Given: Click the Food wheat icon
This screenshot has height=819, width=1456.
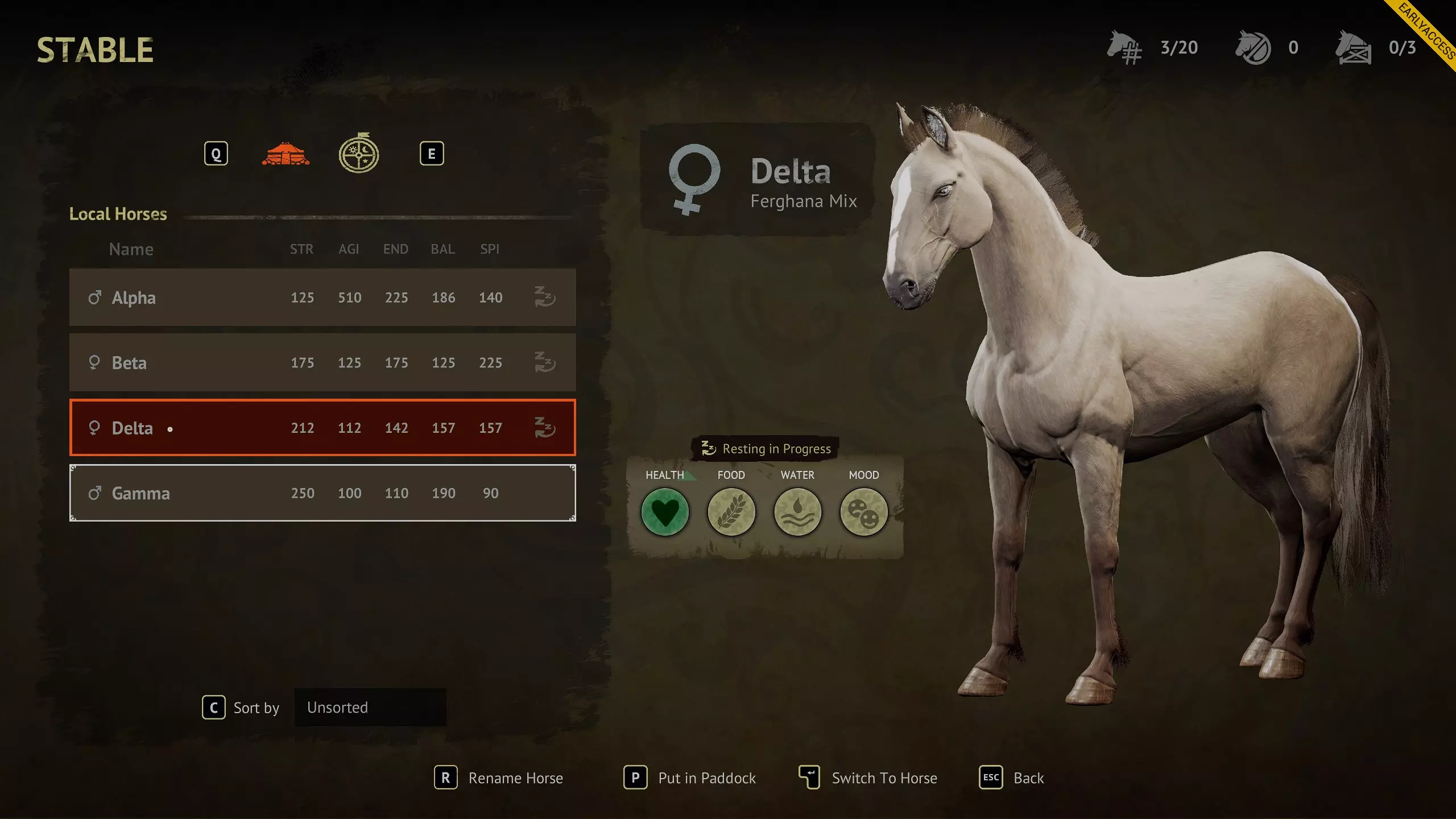Looking at the screenshot, I should pos(731,512).
